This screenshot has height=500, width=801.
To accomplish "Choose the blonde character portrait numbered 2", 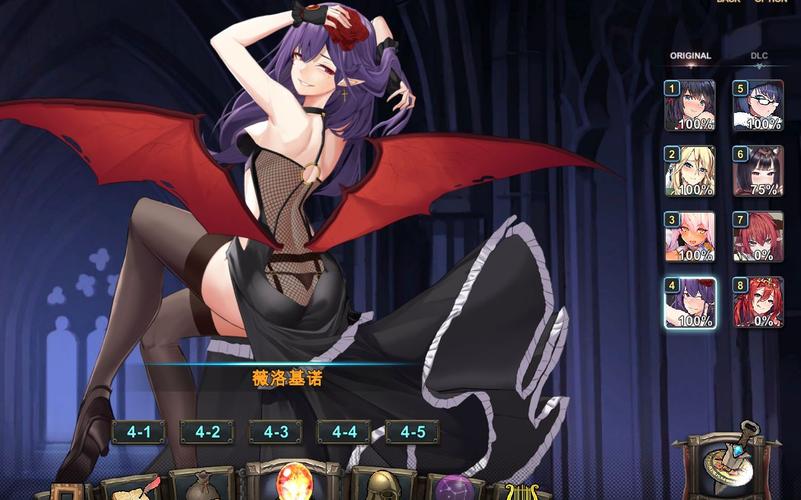I will 690,171.
